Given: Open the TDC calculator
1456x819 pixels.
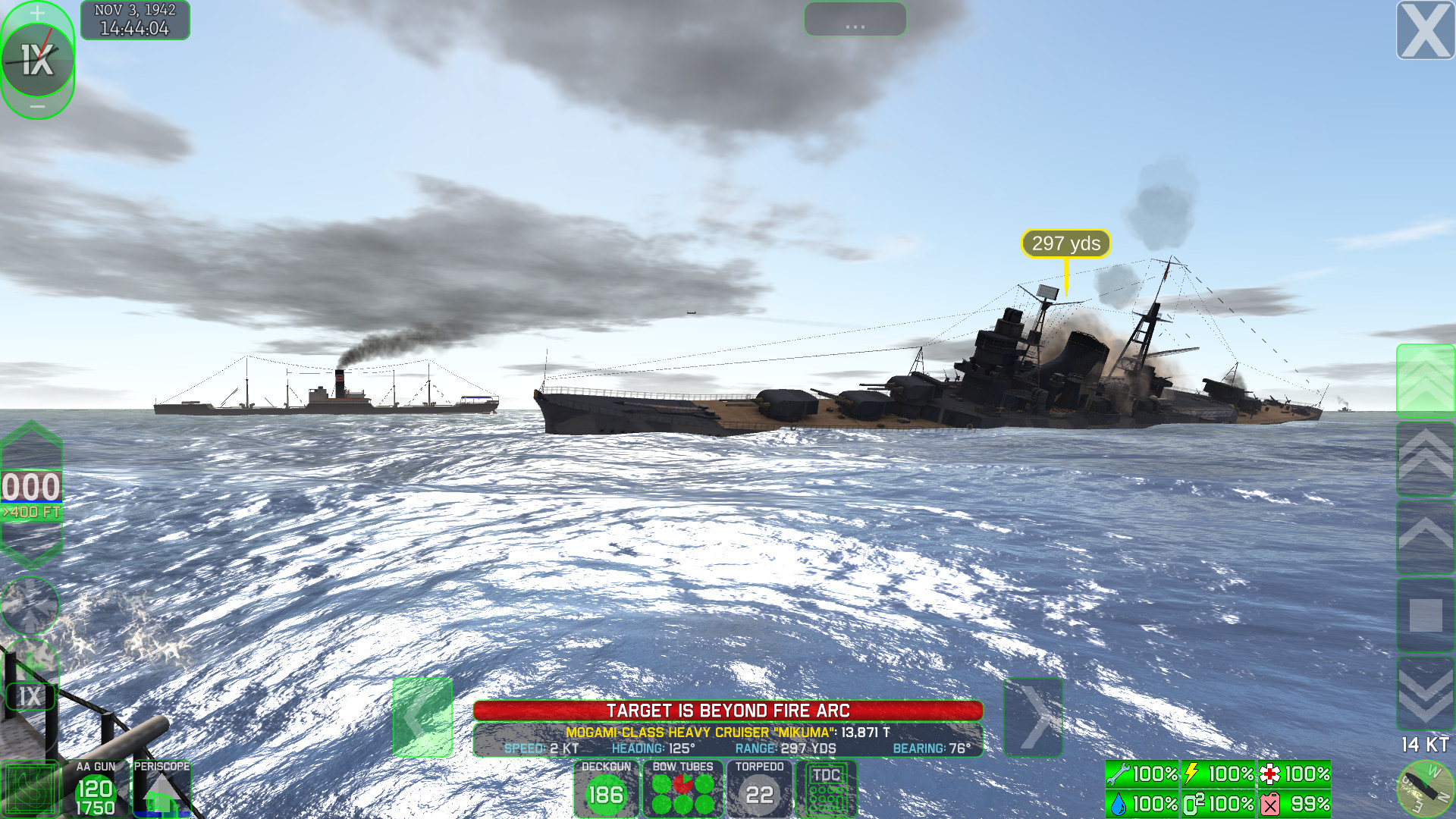Looking at the screenshot, I should pos(827,789).
